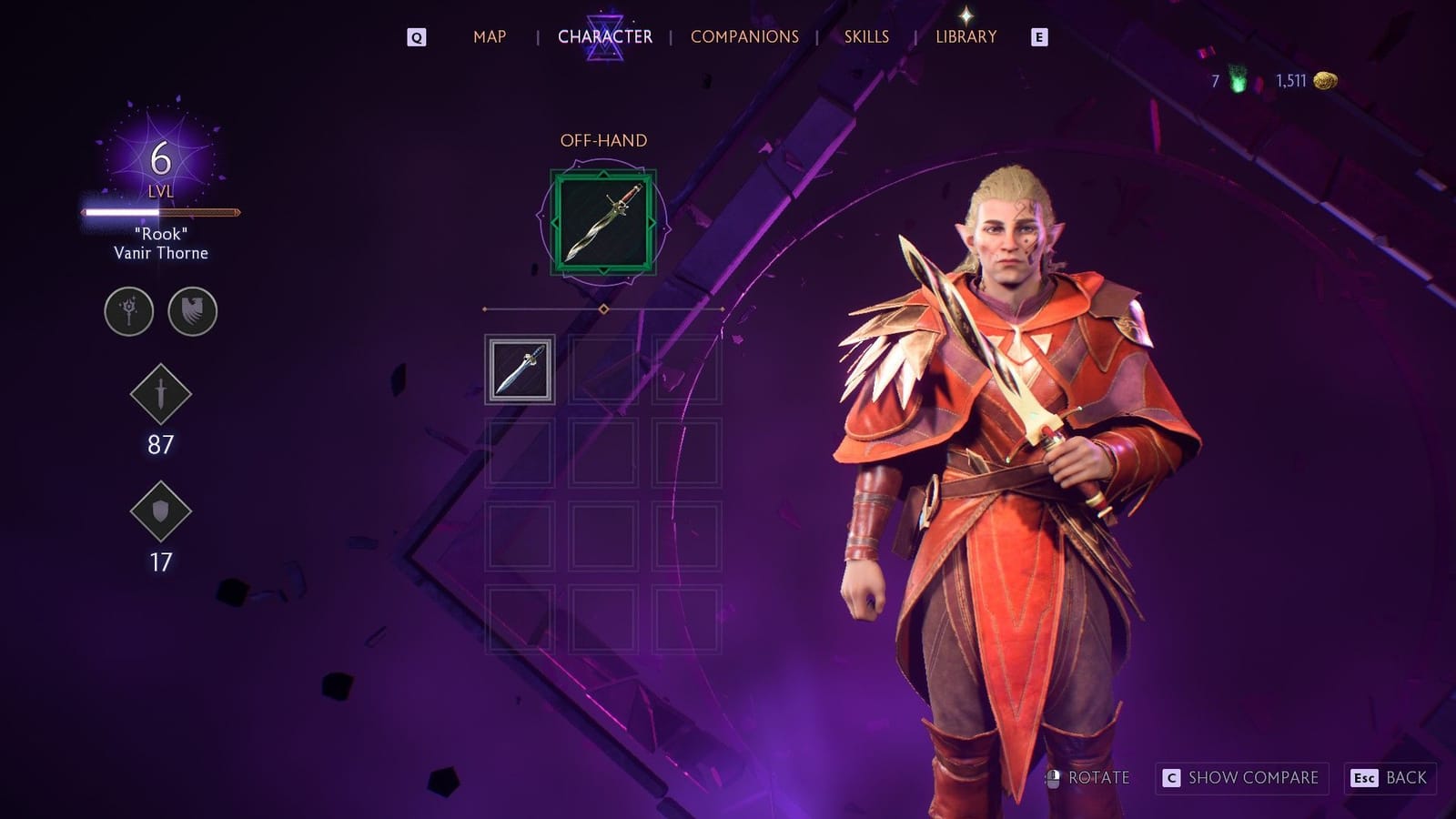Switch to the COMPANIONS tab
The height and width of the screenshot is (819, 1456).
tap(746, 37)
